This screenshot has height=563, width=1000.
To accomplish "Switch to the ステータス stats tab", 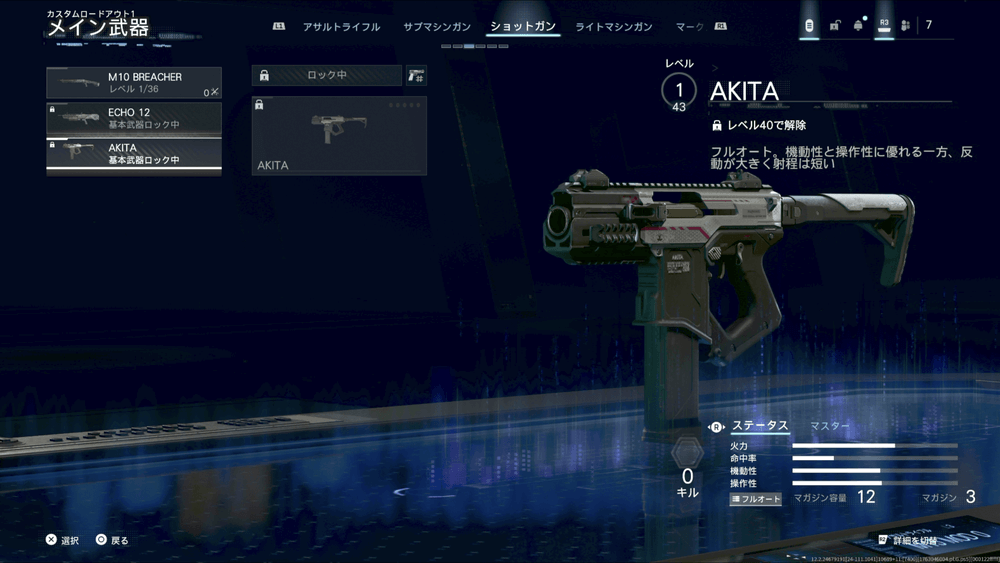I will point(760,426).
